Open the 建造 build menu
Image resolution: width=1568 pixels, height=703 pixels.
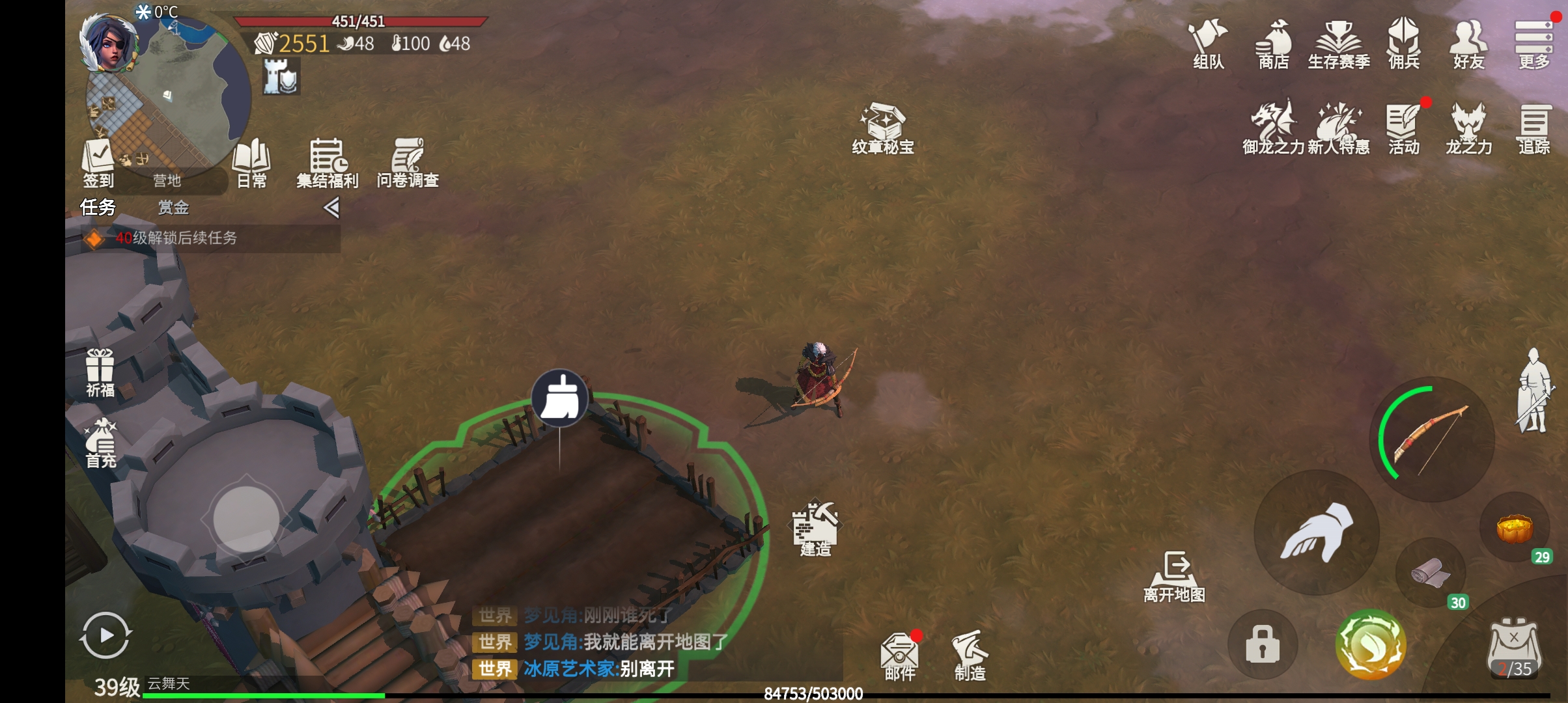815,529
